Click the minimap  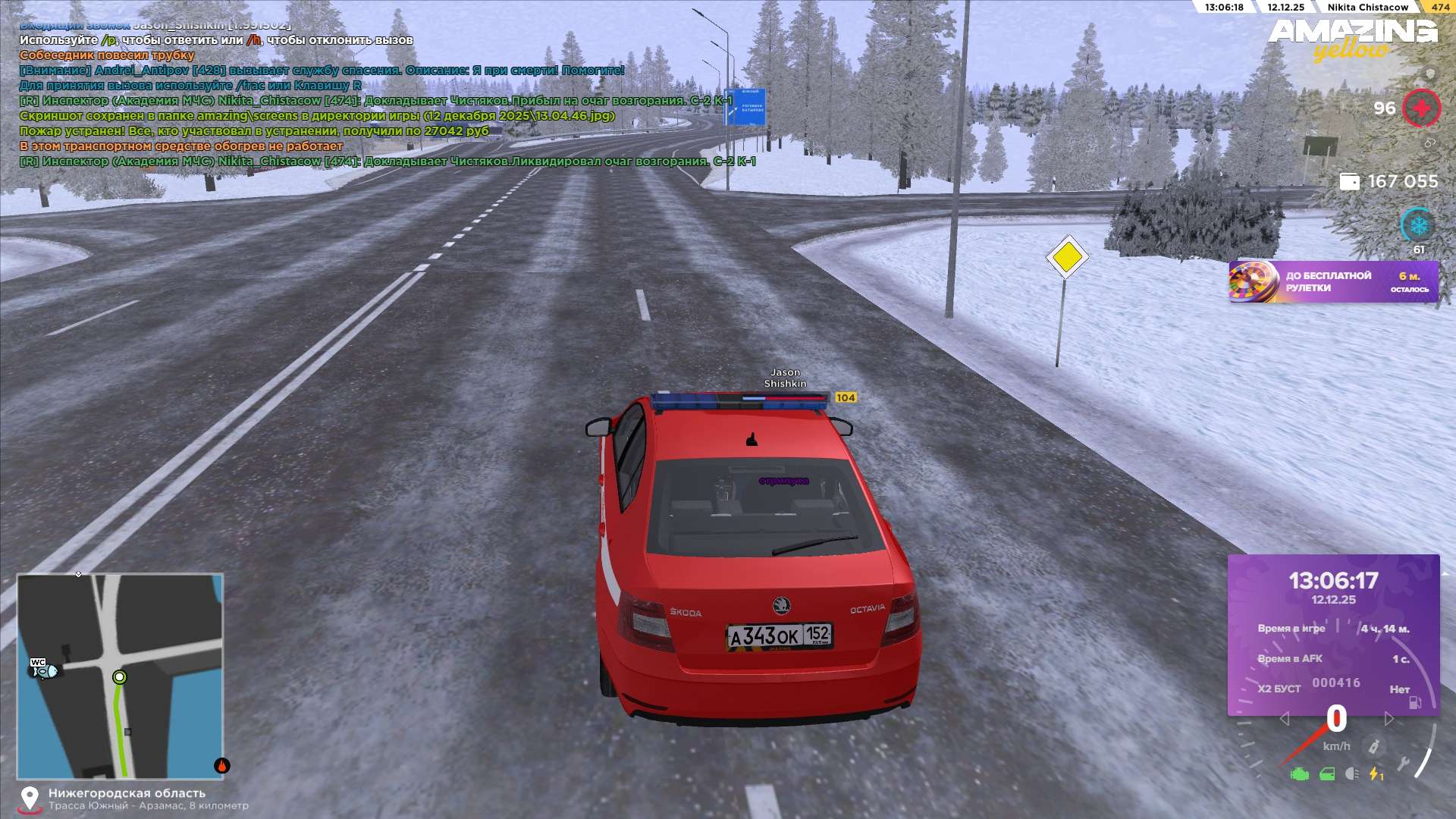pyautogui.click(x=120, y=676)
